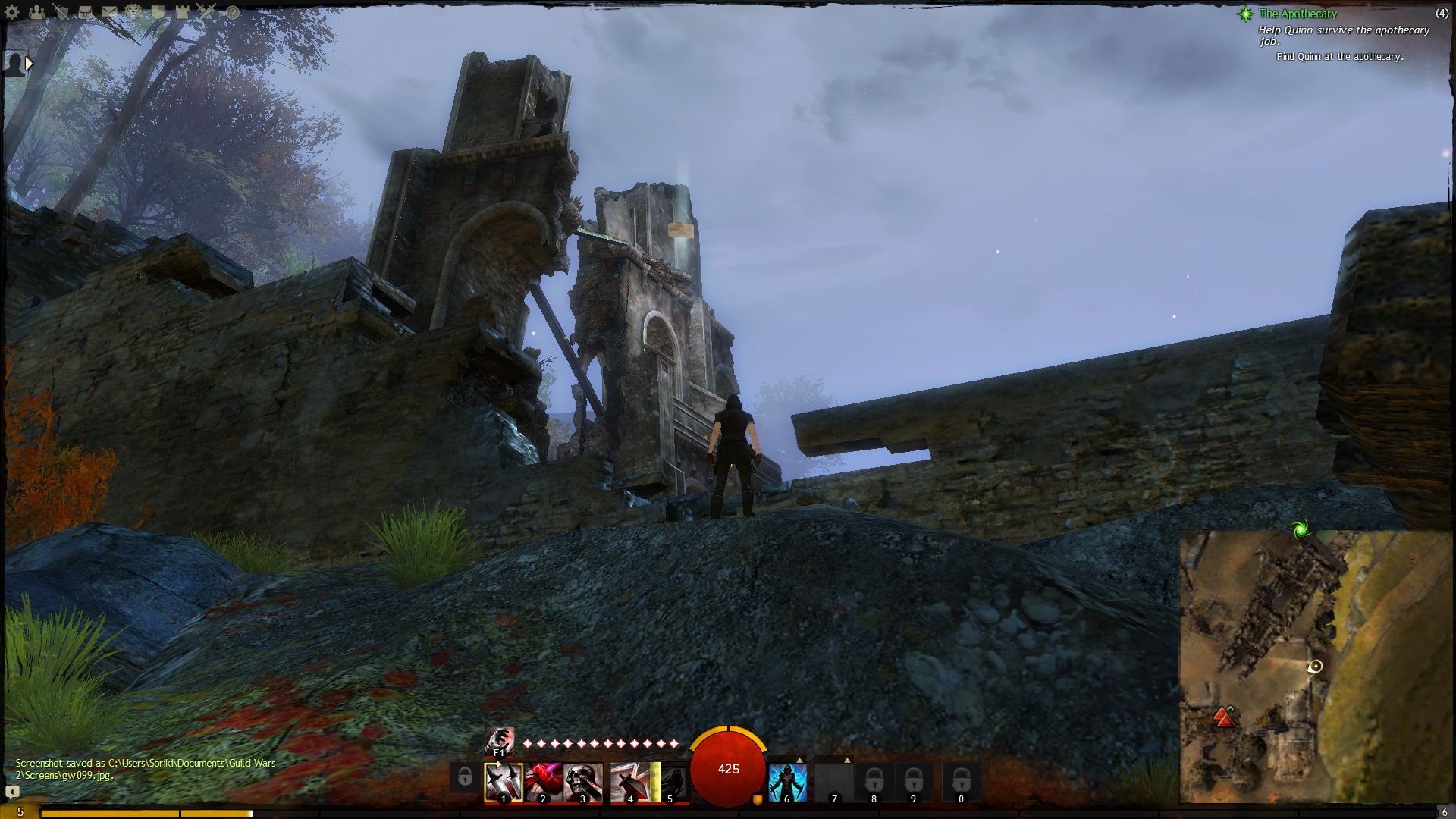The width and height of the screenshot is (1456, 819).
Task: Use the double dagger strike skill 1
Action: 504,781
